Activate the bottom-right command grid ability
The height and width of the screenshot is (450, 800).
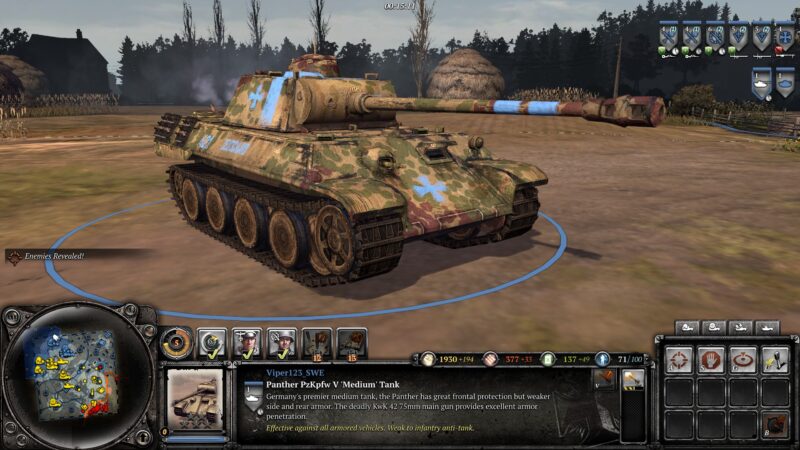click(774, 423)
